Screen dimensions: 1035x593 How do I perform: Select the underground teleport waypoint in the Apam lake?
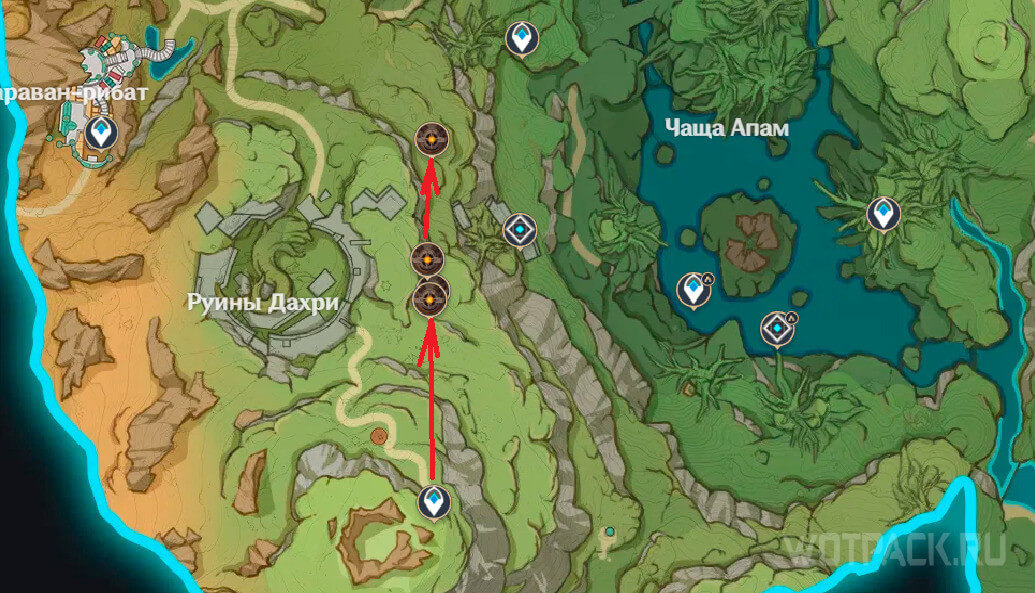pyautogui.click(x=690, y=290)
